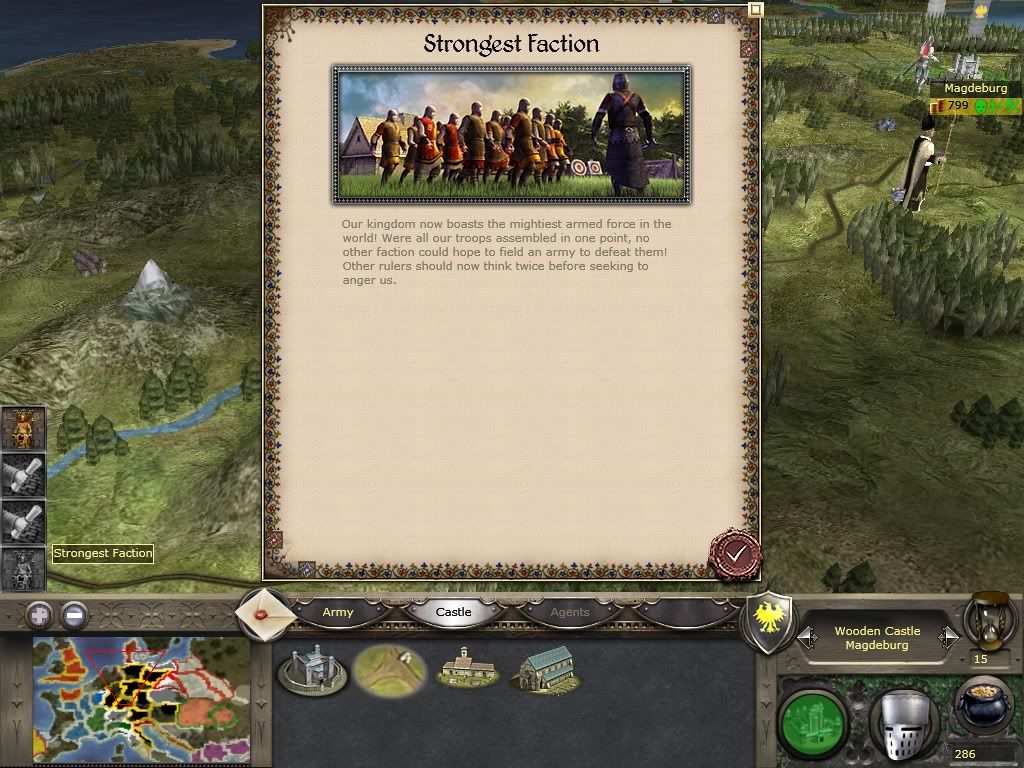The image size is (1024, 768).
Task: Accept the Strongest Faction message with the checkmark seal
Action: [735, 554]
